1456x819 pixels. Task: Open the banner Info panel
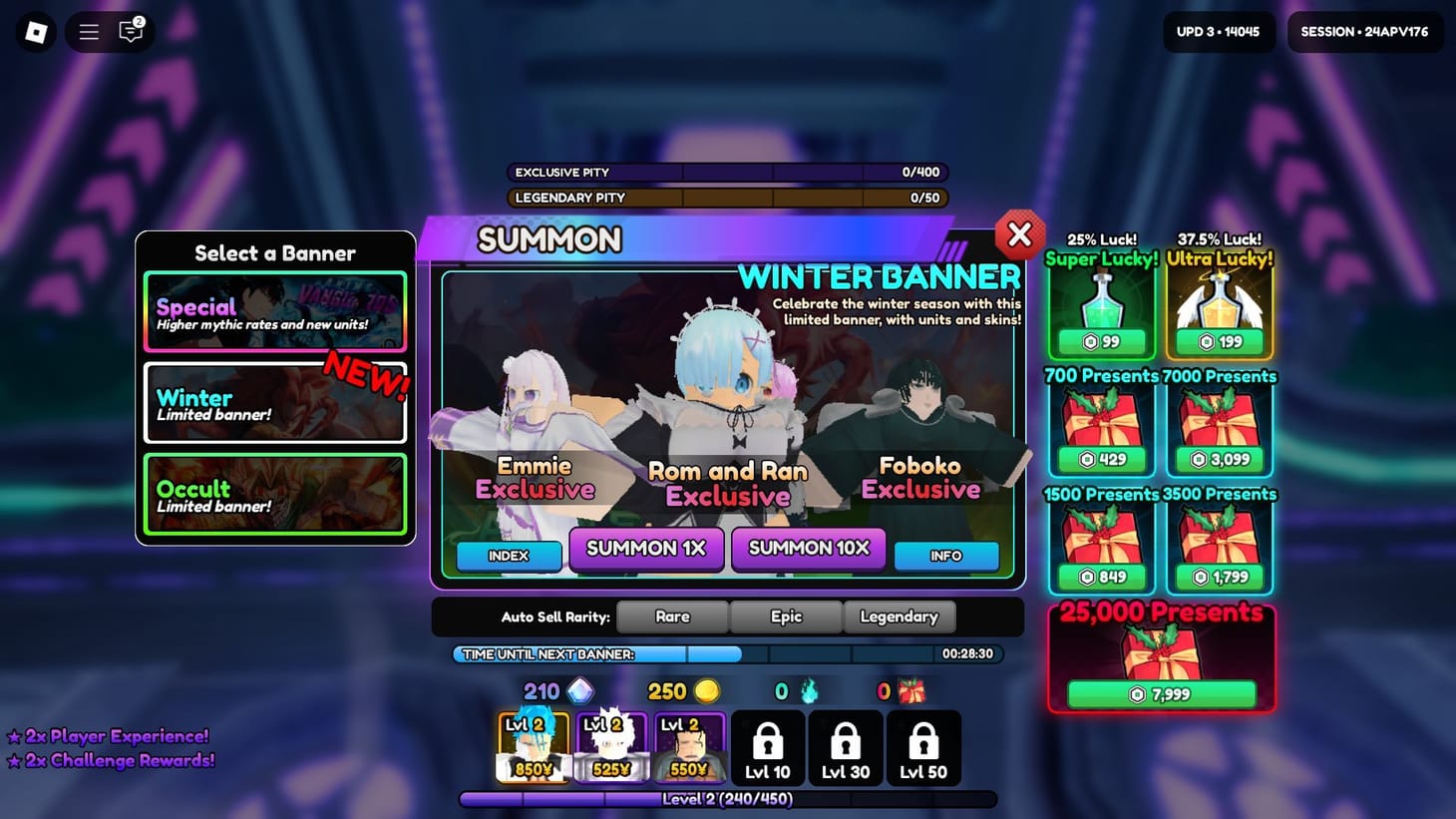[x=945, y=556]
